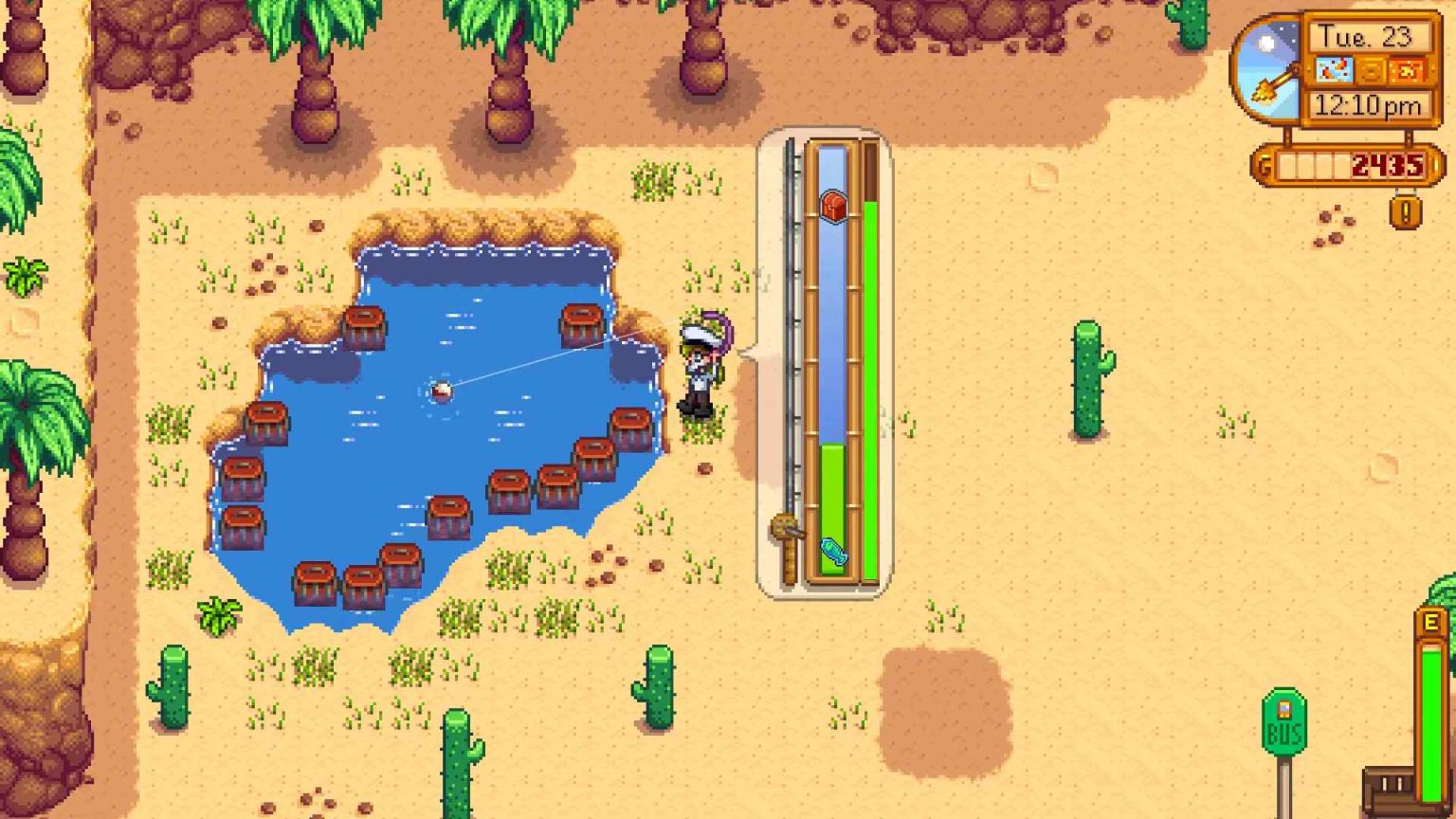Viewport: 1456px width, 819px height.
Task: Click the bobber floating in the pond
Action: (x=439, y=389)
